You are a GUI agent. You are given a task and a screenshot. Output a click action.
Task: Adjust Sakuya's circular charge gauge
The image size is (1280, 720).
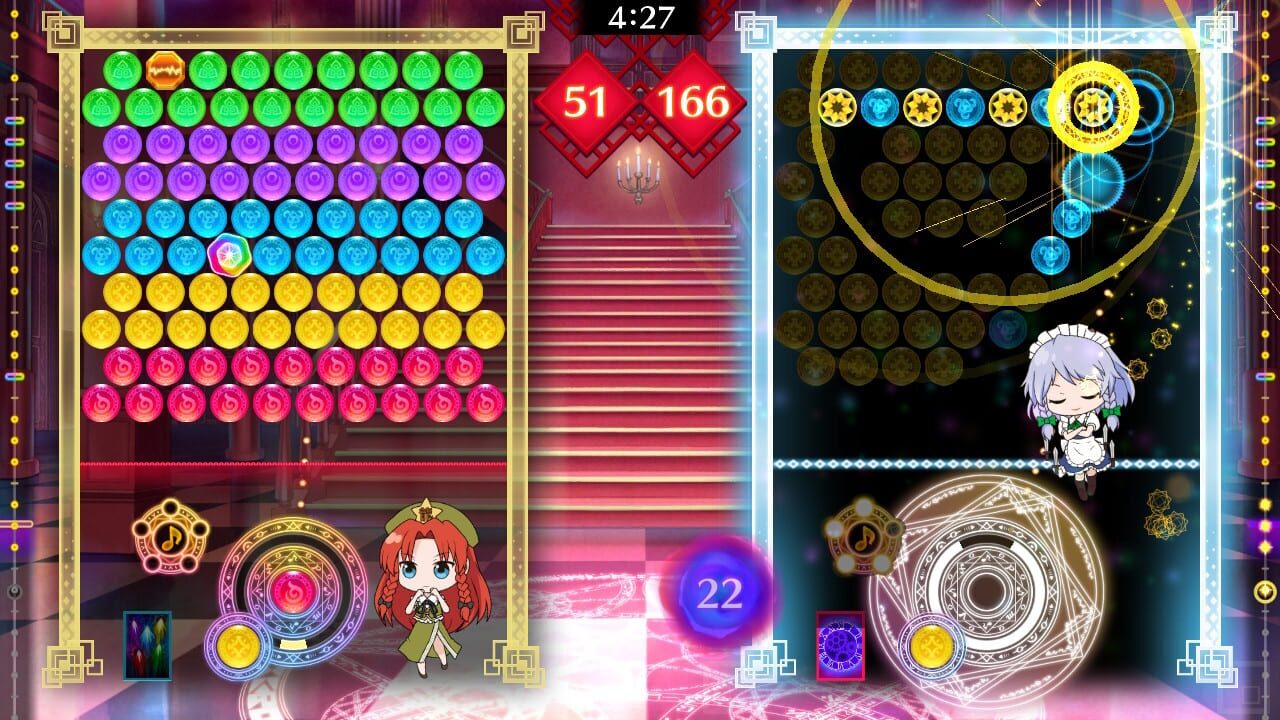(x=990, y=590)
